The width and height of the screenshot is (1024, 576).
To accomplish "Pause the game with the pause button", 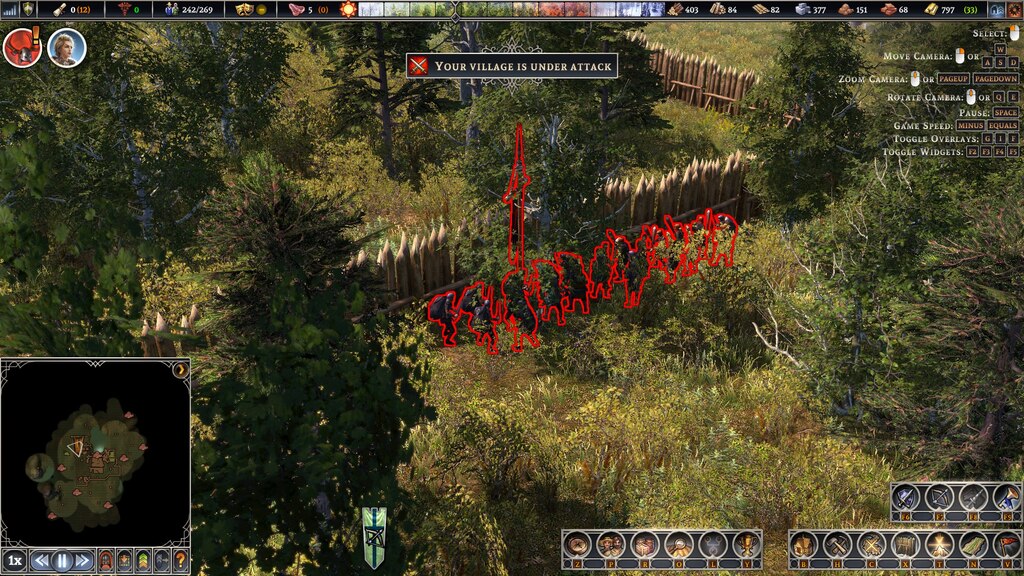I will pos(62,561).
